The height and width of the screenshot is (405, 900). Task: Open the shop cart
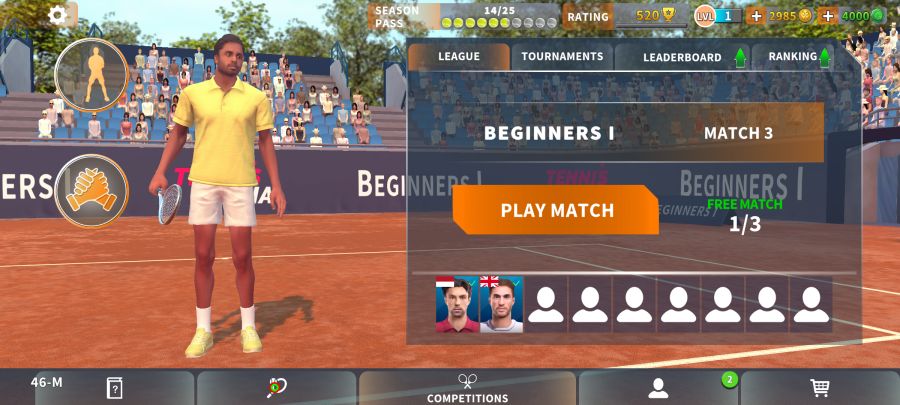820,388
